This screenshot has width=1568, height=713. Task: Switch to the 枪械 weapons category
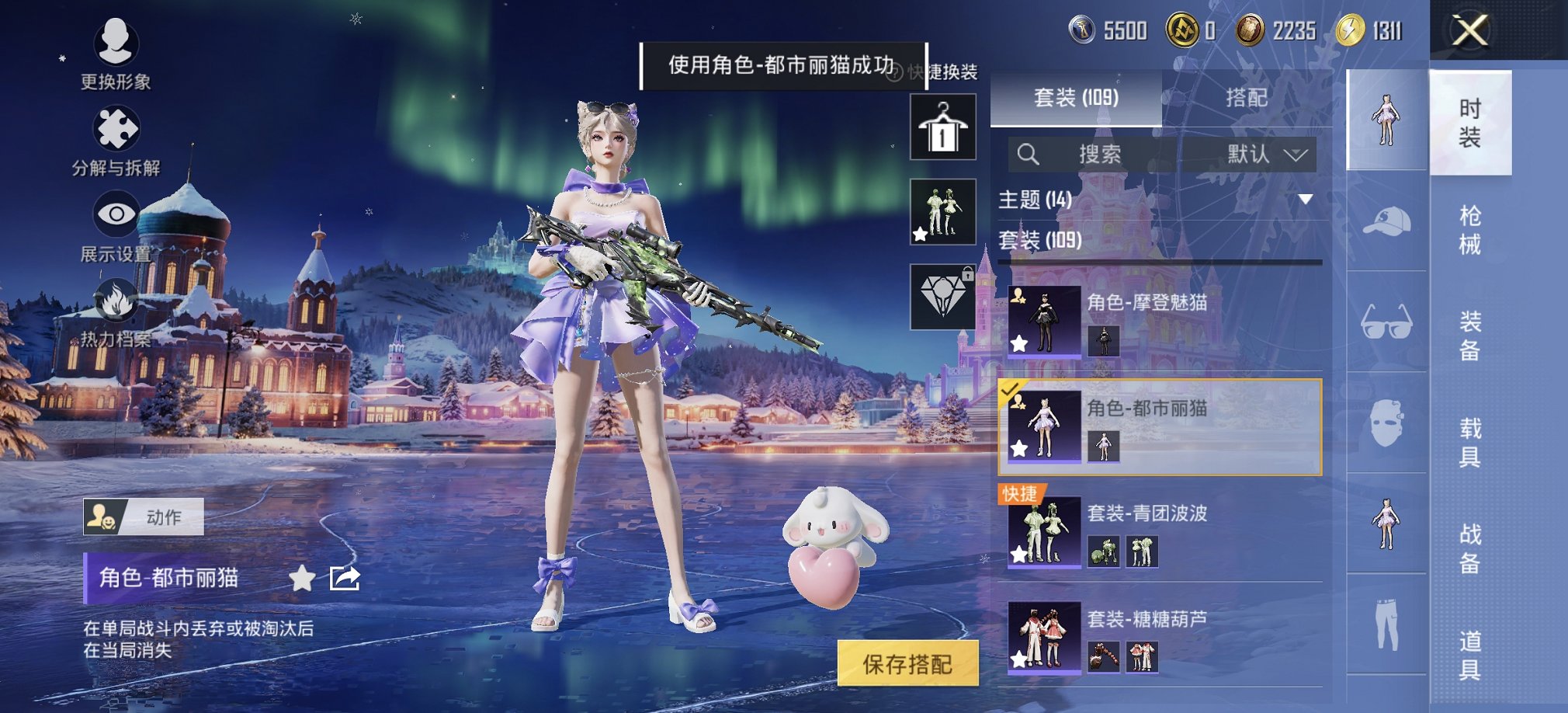(1469, 230)
